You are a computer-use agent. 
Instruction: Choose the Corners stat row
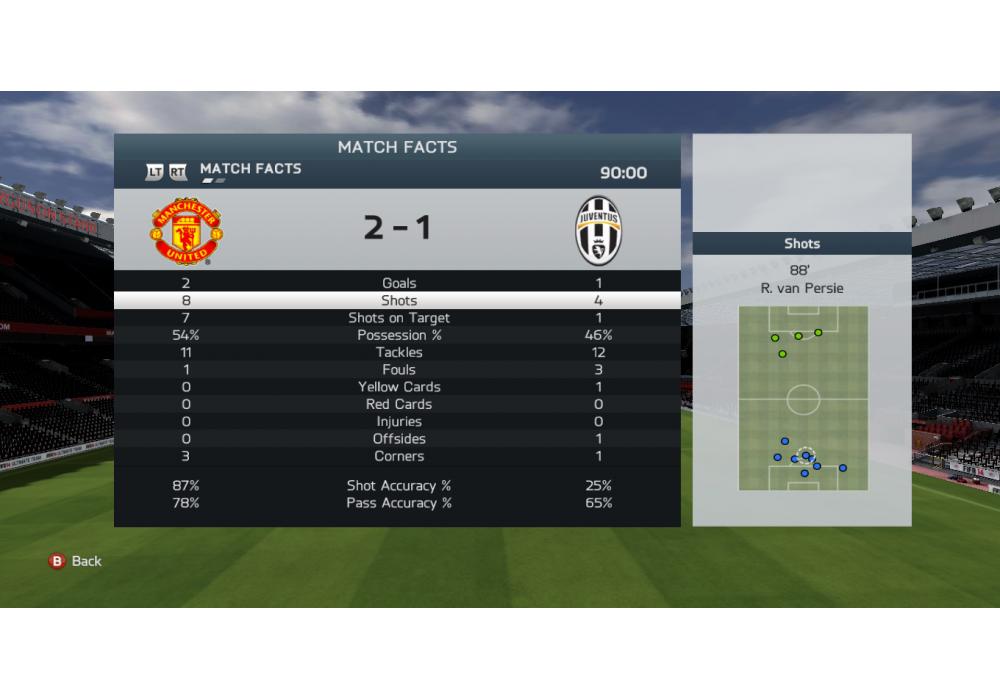click(x=398, y=456)
